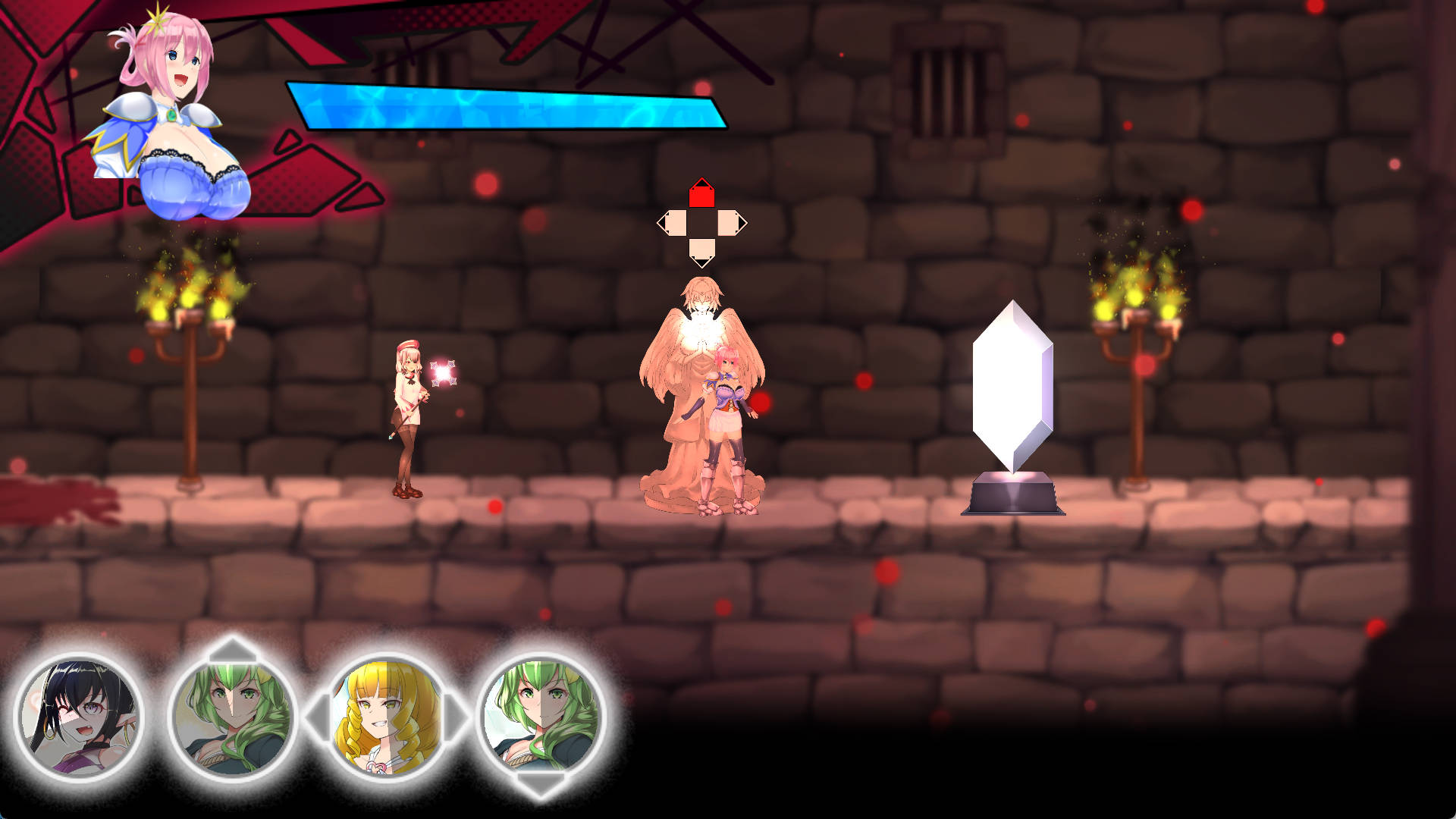1456x819 pixels.
Task: Select the black-haired elf girl portrait
Action: pyautogui.click(x=79, y=716)
